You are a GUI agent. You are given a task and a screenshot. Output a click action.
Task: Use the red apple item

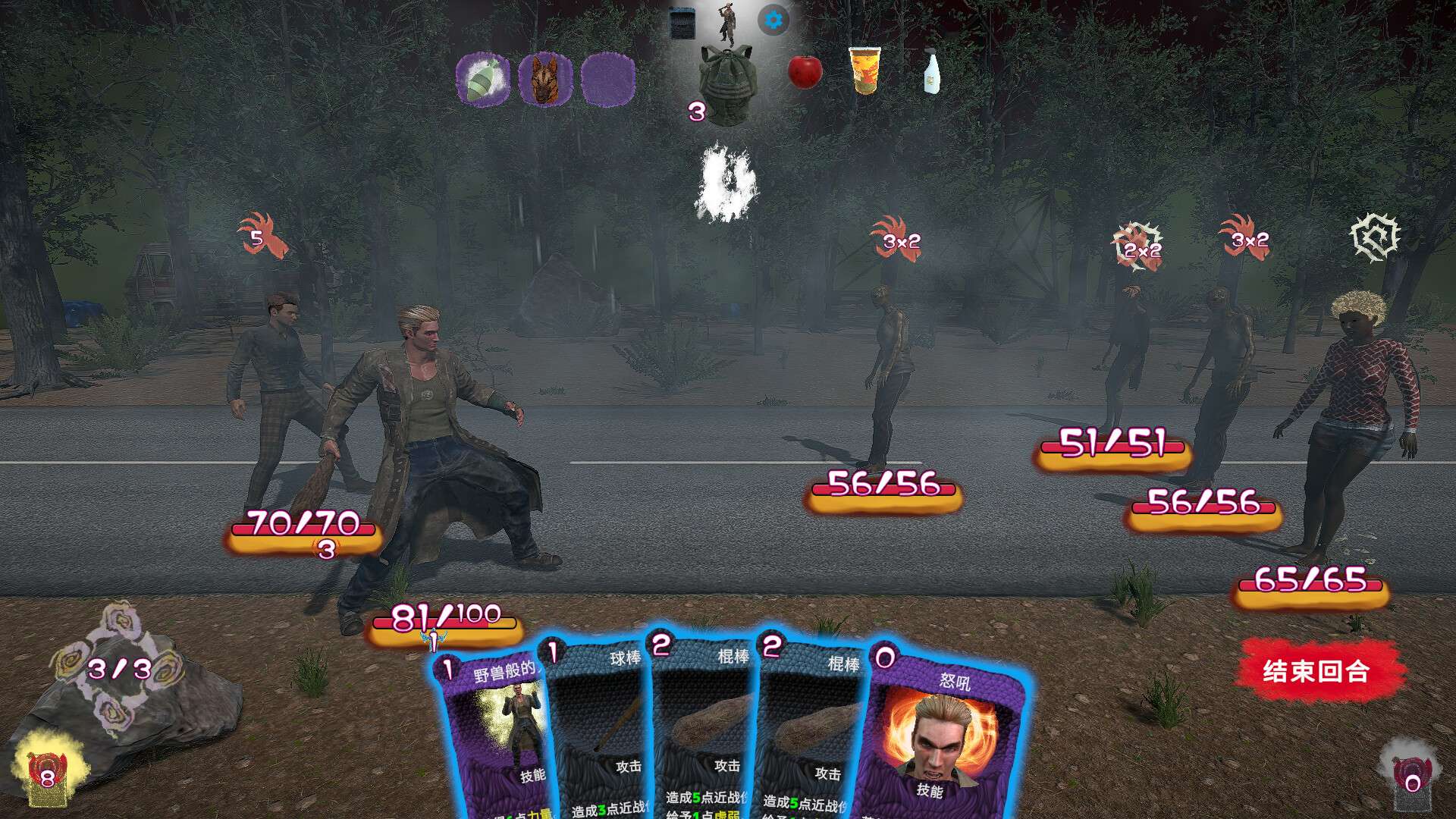805,73
